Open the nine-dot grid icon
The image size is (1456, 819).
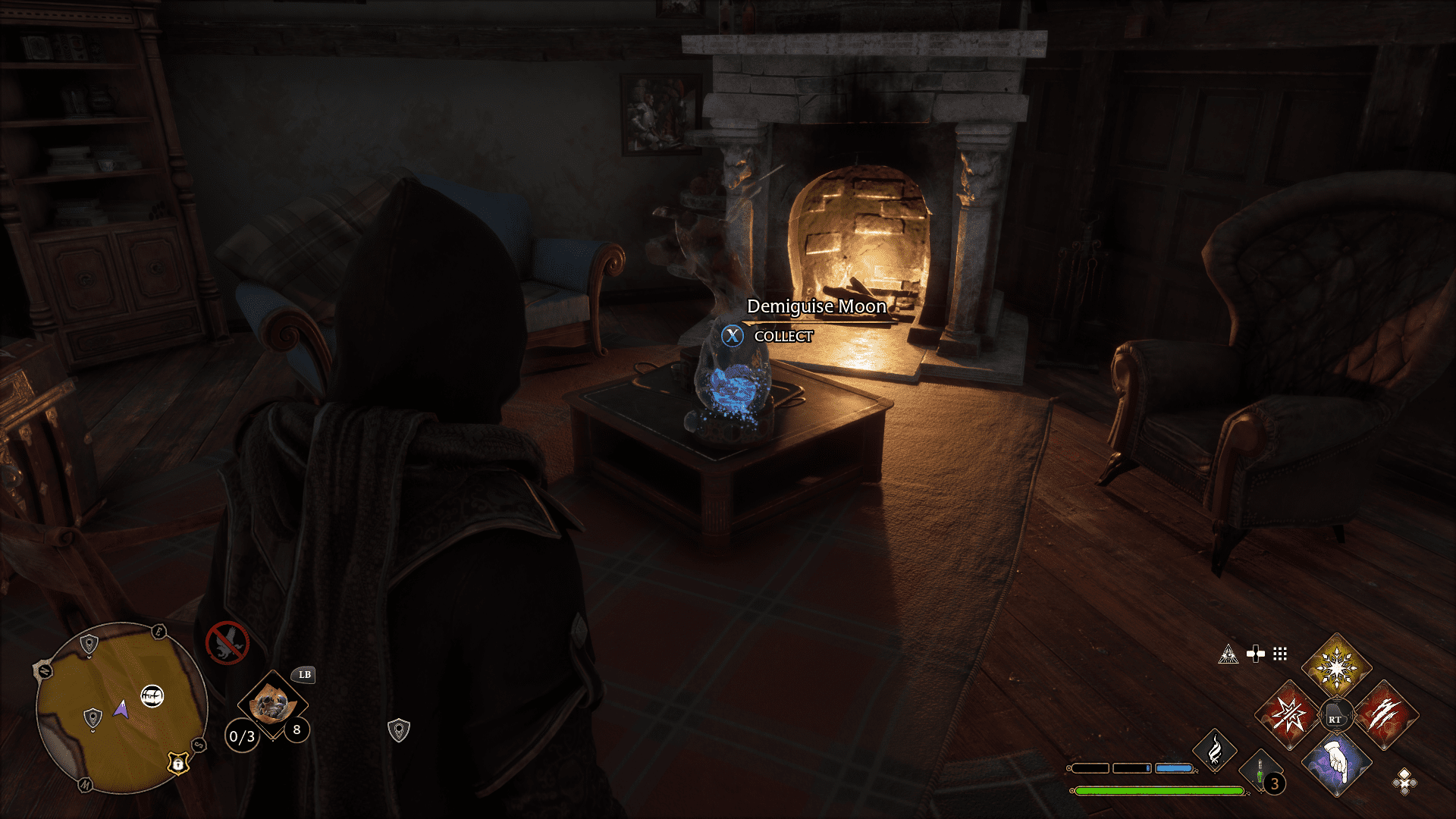1280,654
